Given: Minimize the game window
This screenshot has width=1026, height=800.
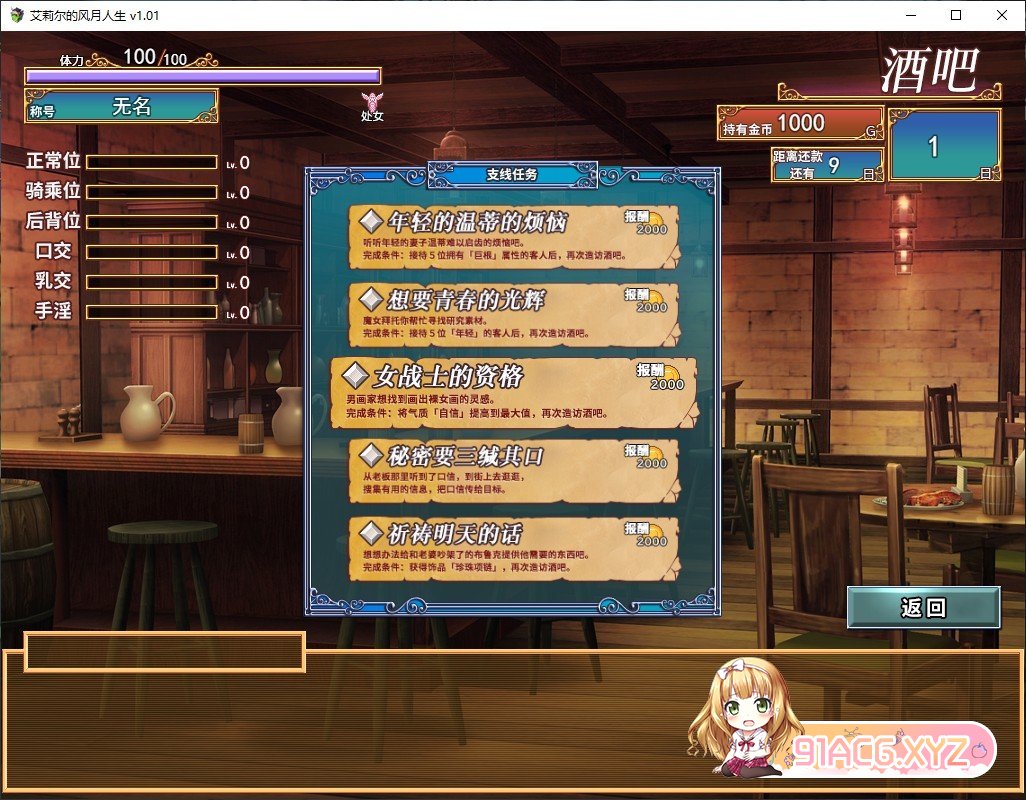Looking at the screenshot, I should point(910,15).
